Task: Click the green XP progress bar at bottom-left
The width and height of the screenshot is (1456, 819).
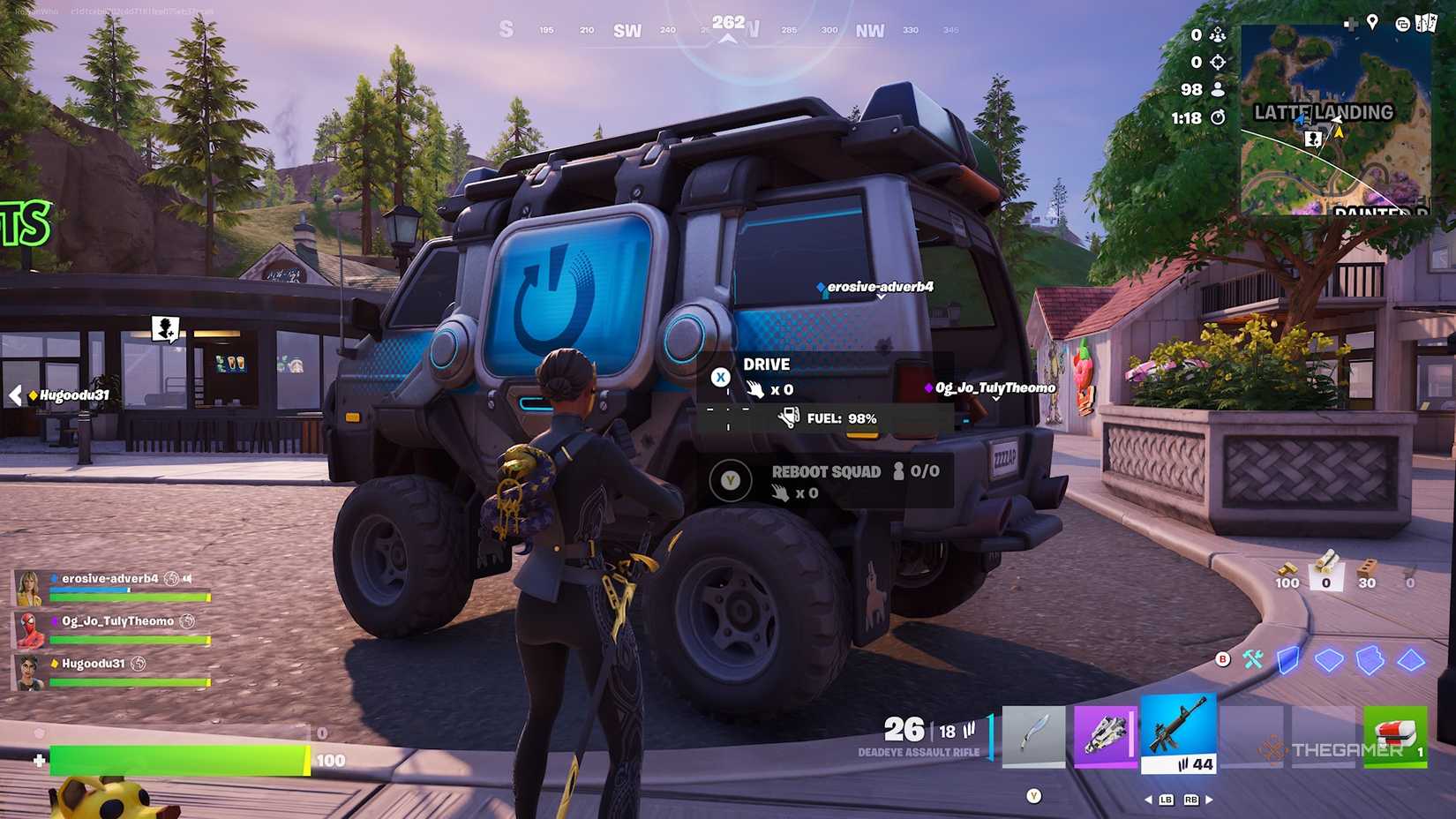Action: 176,757
